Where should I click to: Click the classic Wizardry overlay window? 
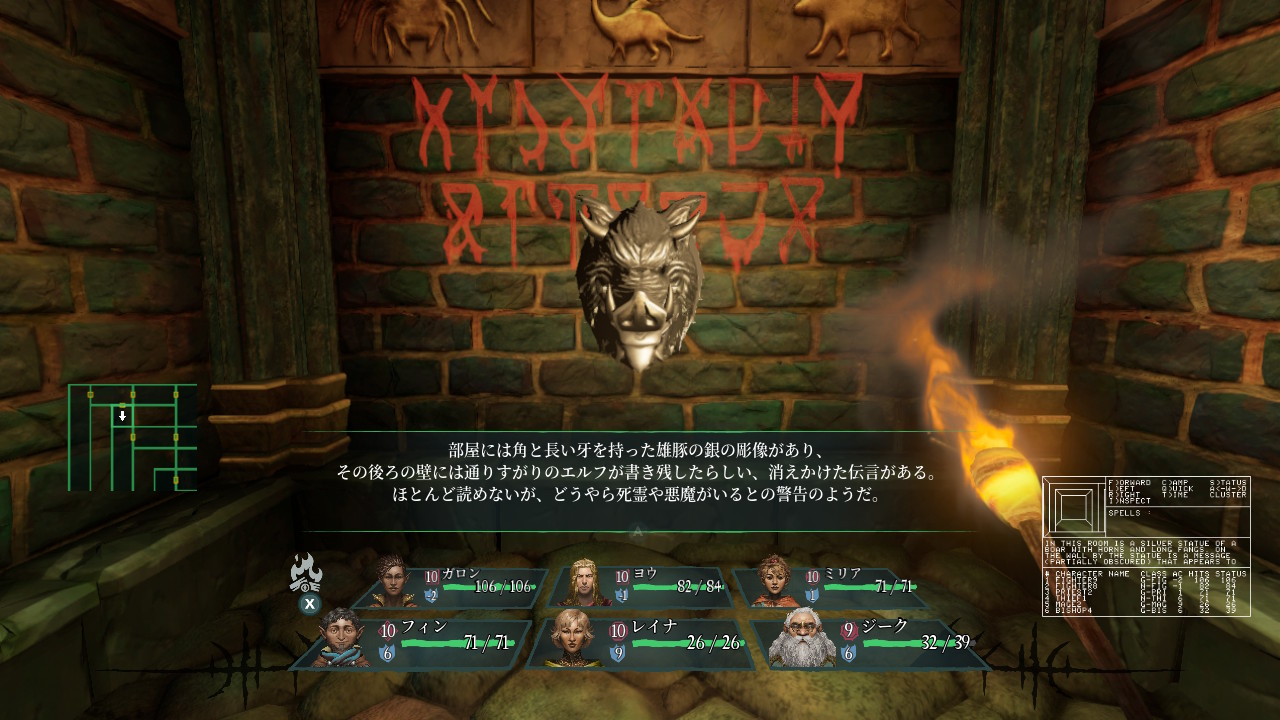pyautogui.click(x=1146, y=546)
